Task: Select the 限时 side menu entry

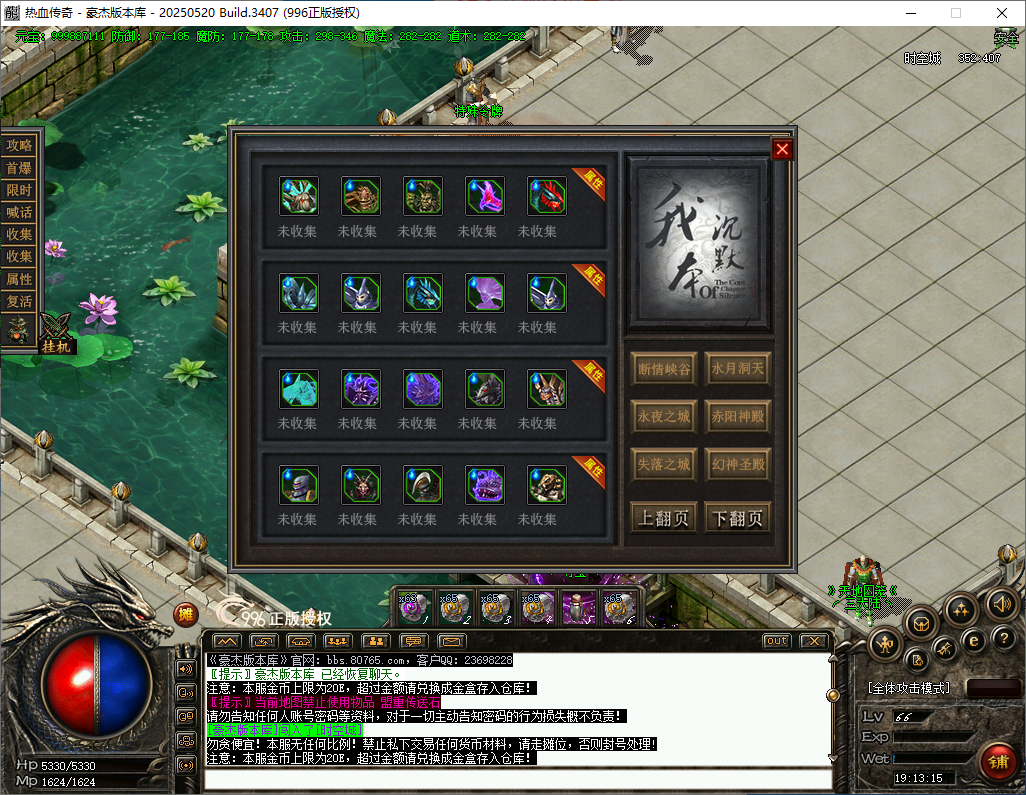Action: 19,190
